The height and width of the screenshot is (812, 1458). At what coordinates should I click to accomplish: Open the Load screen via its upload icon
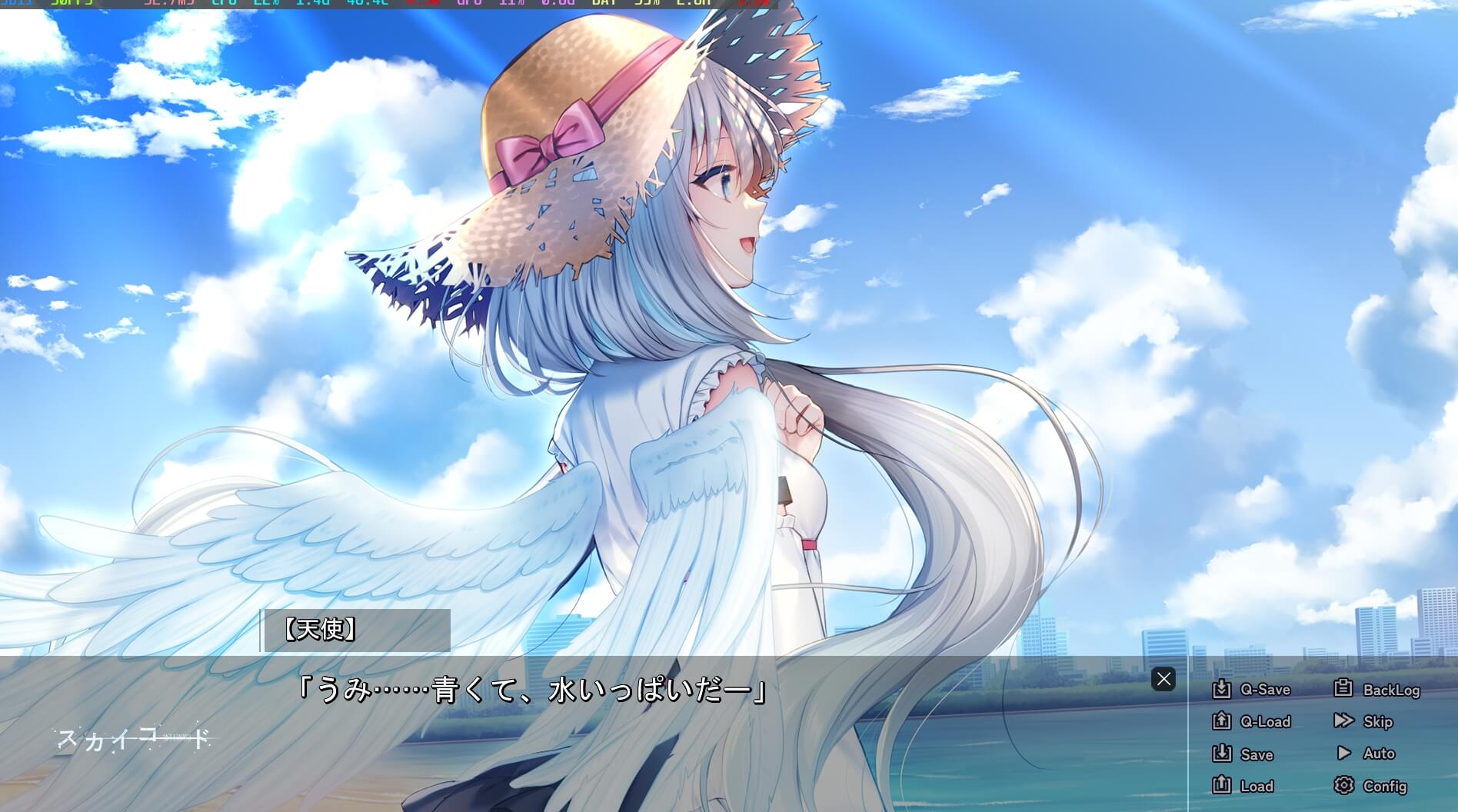click(1223, 785)
